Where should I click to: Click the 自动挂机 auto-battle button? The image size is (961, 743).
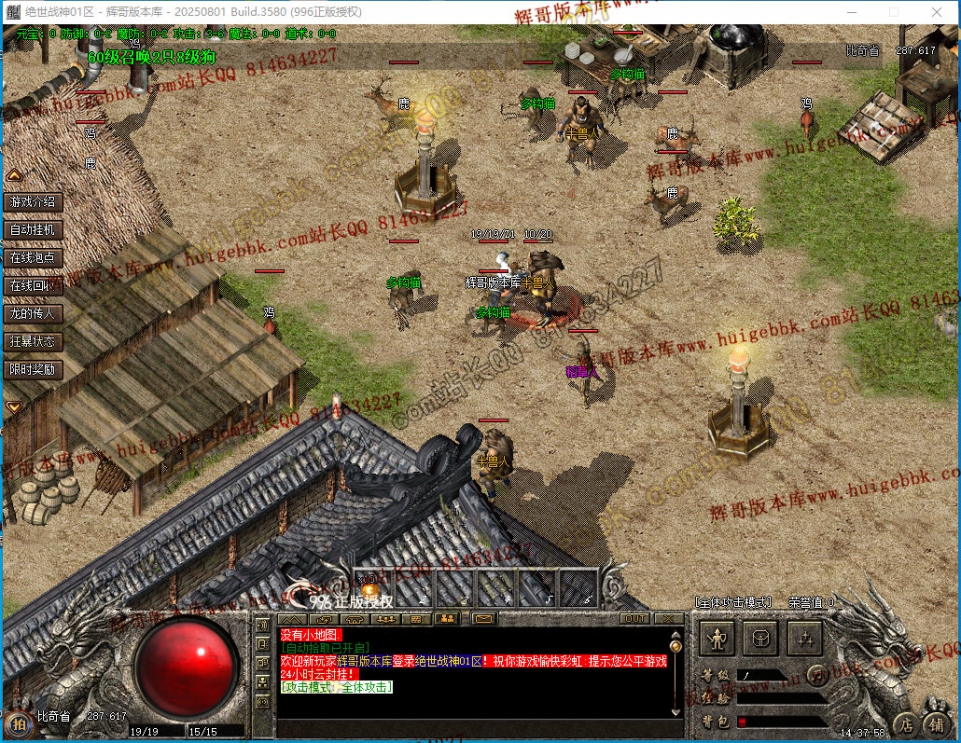point(35,230)
